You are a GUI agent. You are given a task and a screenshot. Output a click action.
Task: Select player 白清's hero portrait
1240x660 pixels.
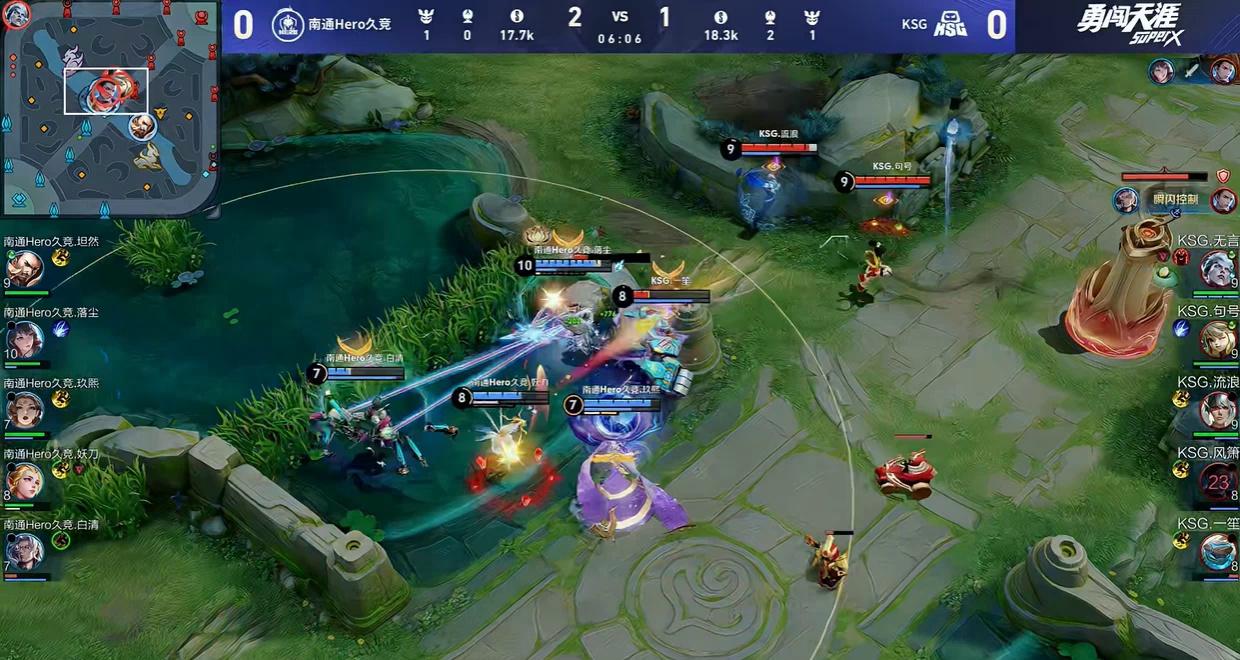24,551
